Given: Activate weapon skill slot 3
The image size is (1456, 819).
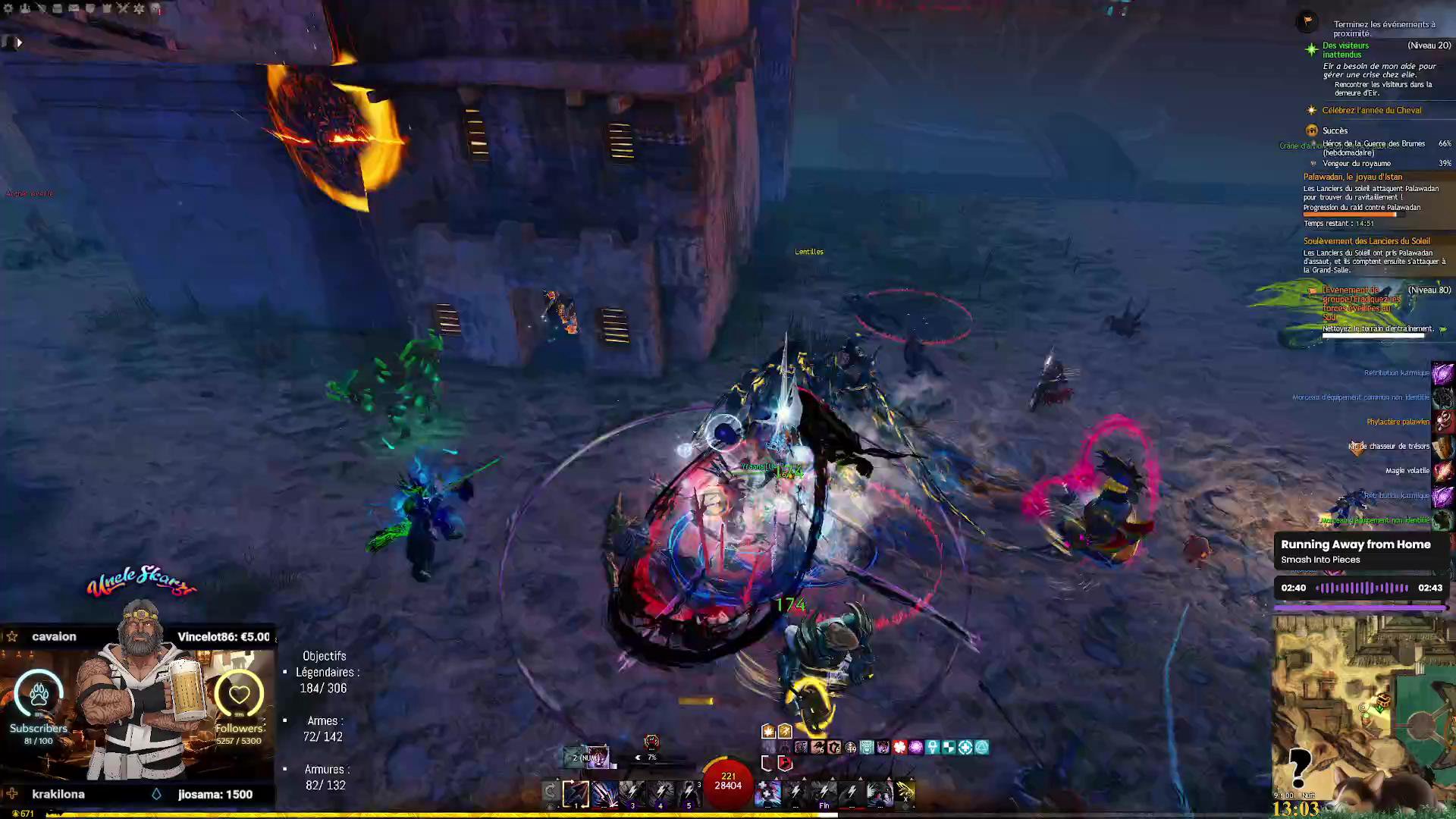Looking at the screenshot, I should 632,793.
